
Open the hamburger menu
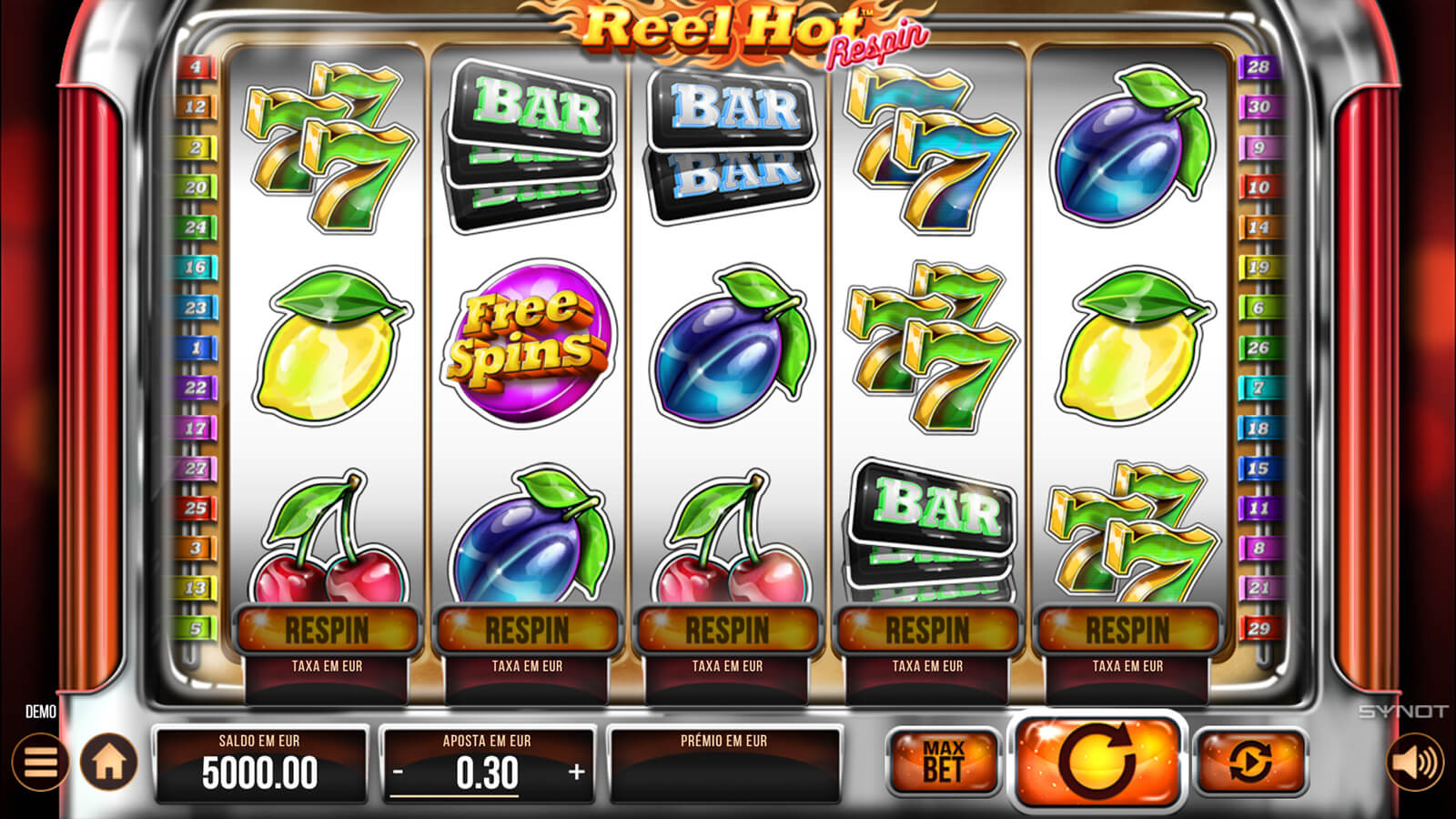click(x=40, y=762)
